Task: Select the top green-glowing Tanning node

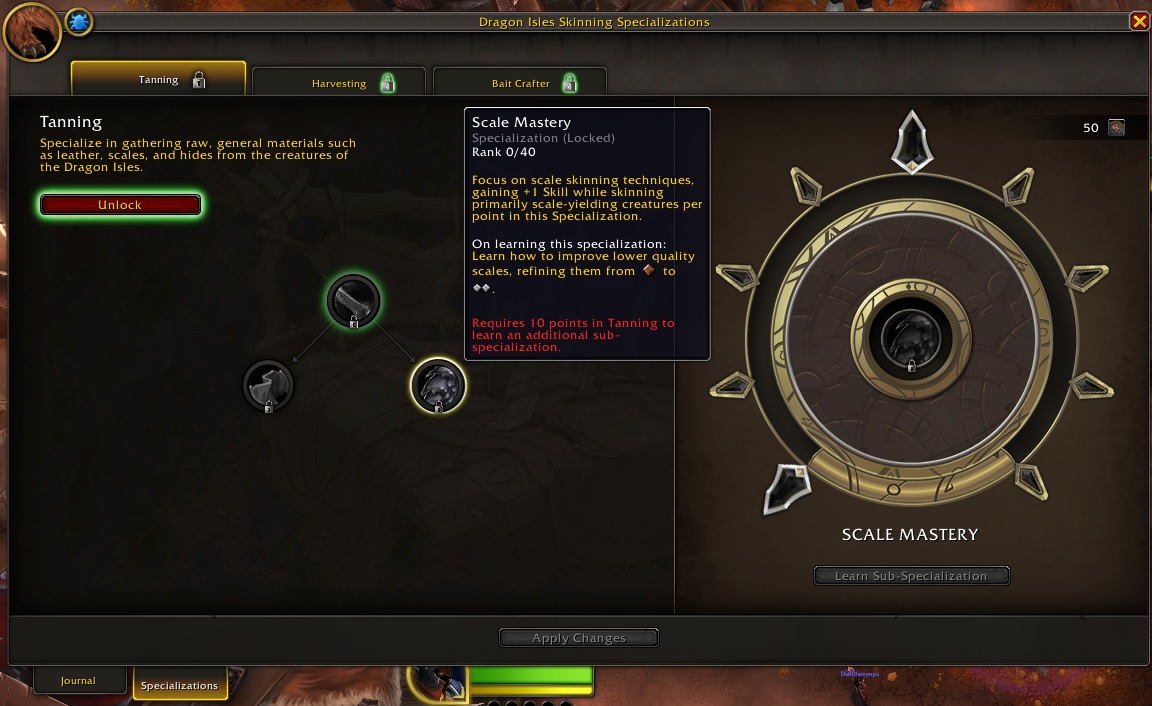Action: pos(354,300)
